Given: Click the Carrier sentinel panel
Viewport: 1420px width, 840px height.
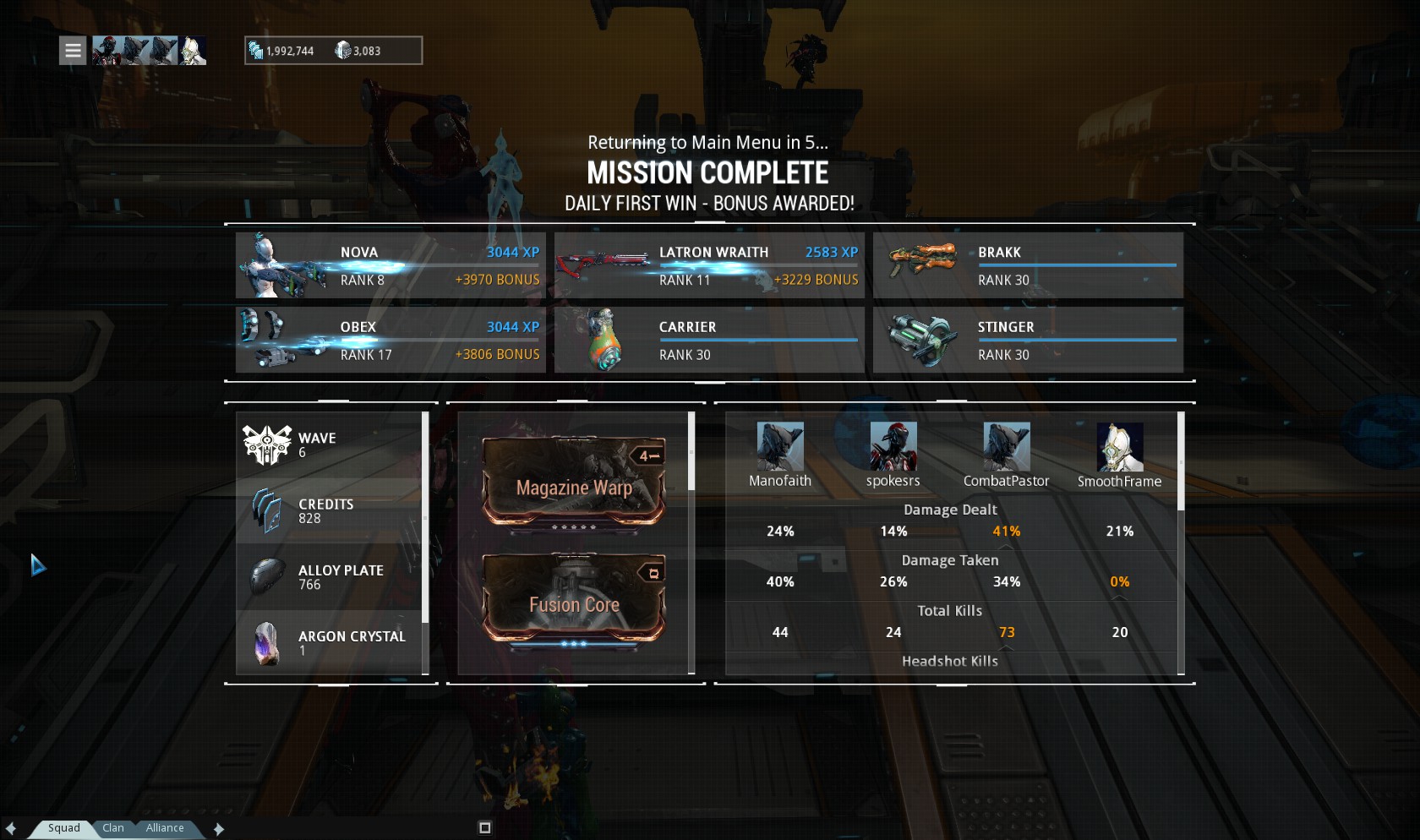Looking at the screenshot, I should (709, 340).
